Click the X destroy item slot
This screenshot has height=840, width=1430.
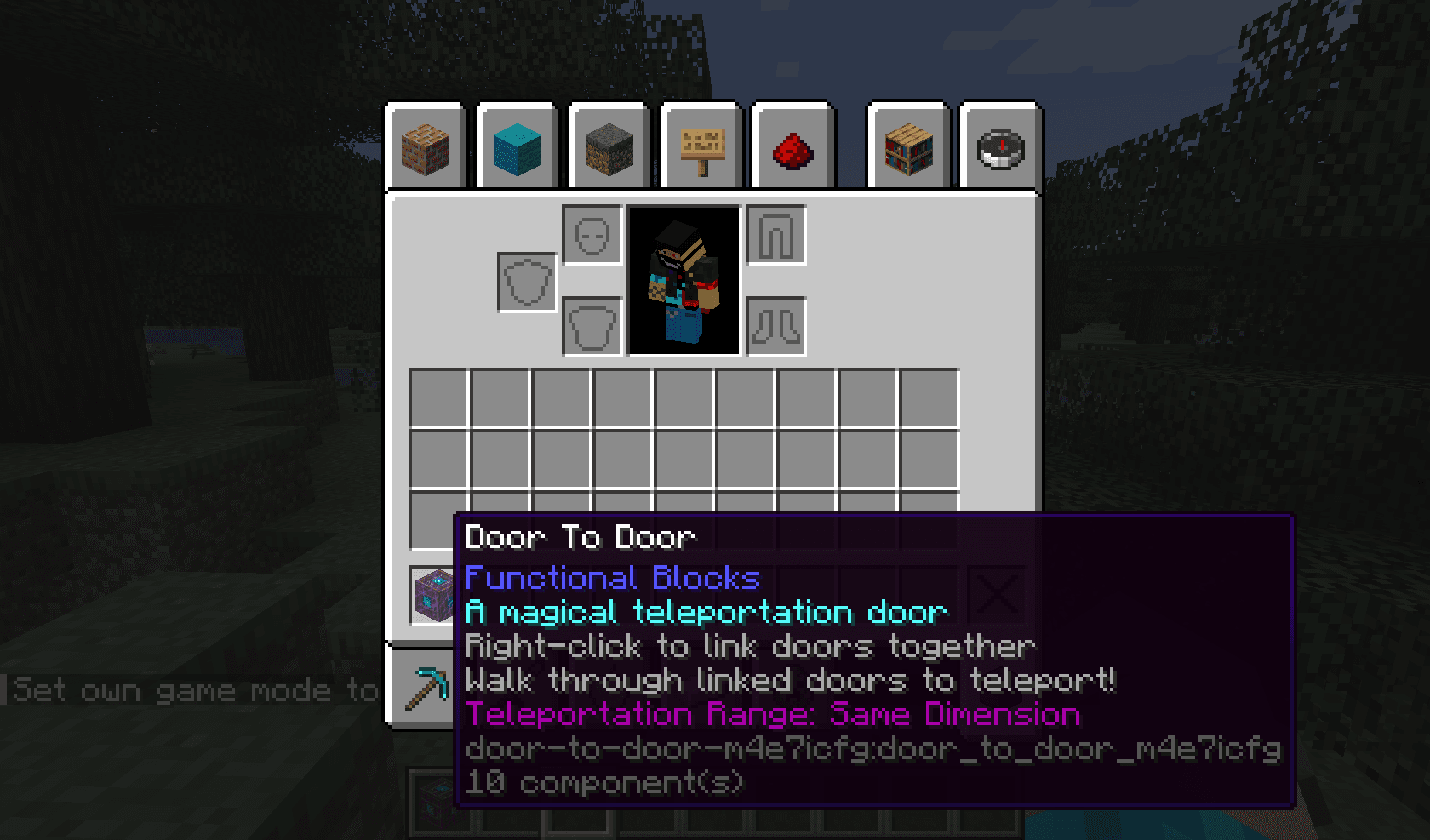tap(998, 593)
